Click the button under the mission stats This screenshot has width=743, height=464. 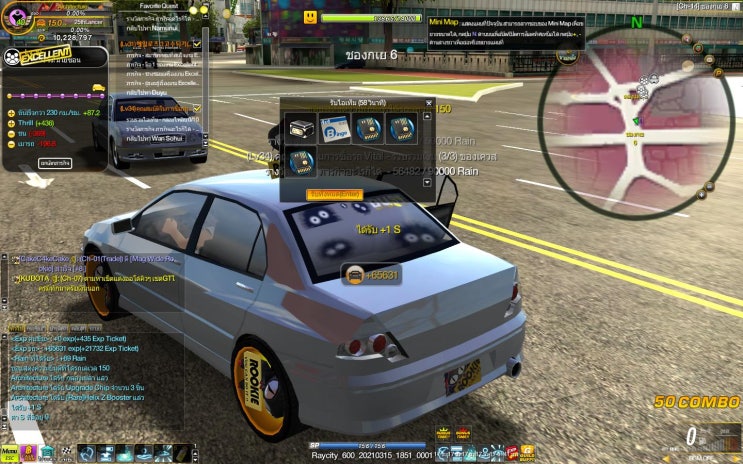point(53,161)
